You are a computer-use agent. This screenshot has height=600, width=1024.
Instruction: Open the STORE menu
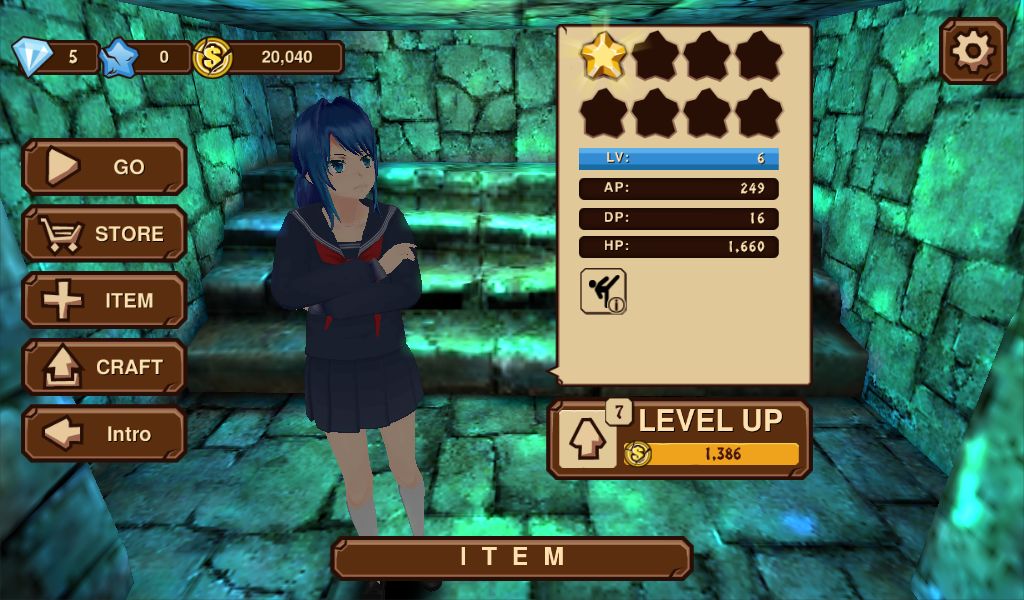[105, 234]
